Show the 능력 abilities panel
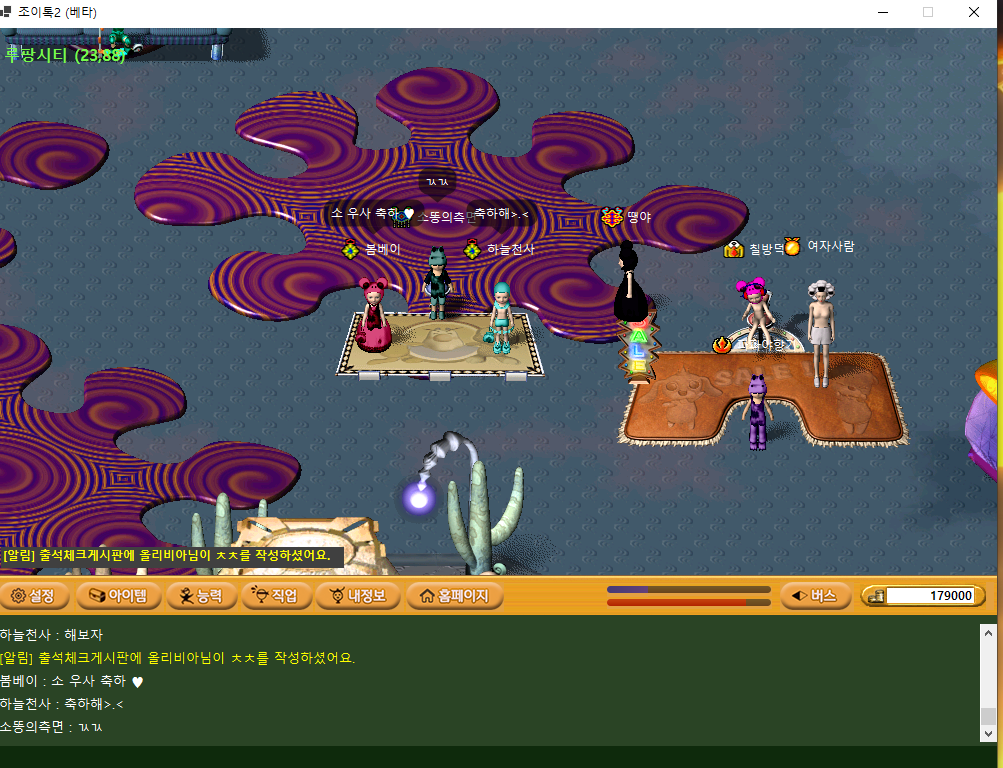Screen dimensions: 1003x768 201,596
